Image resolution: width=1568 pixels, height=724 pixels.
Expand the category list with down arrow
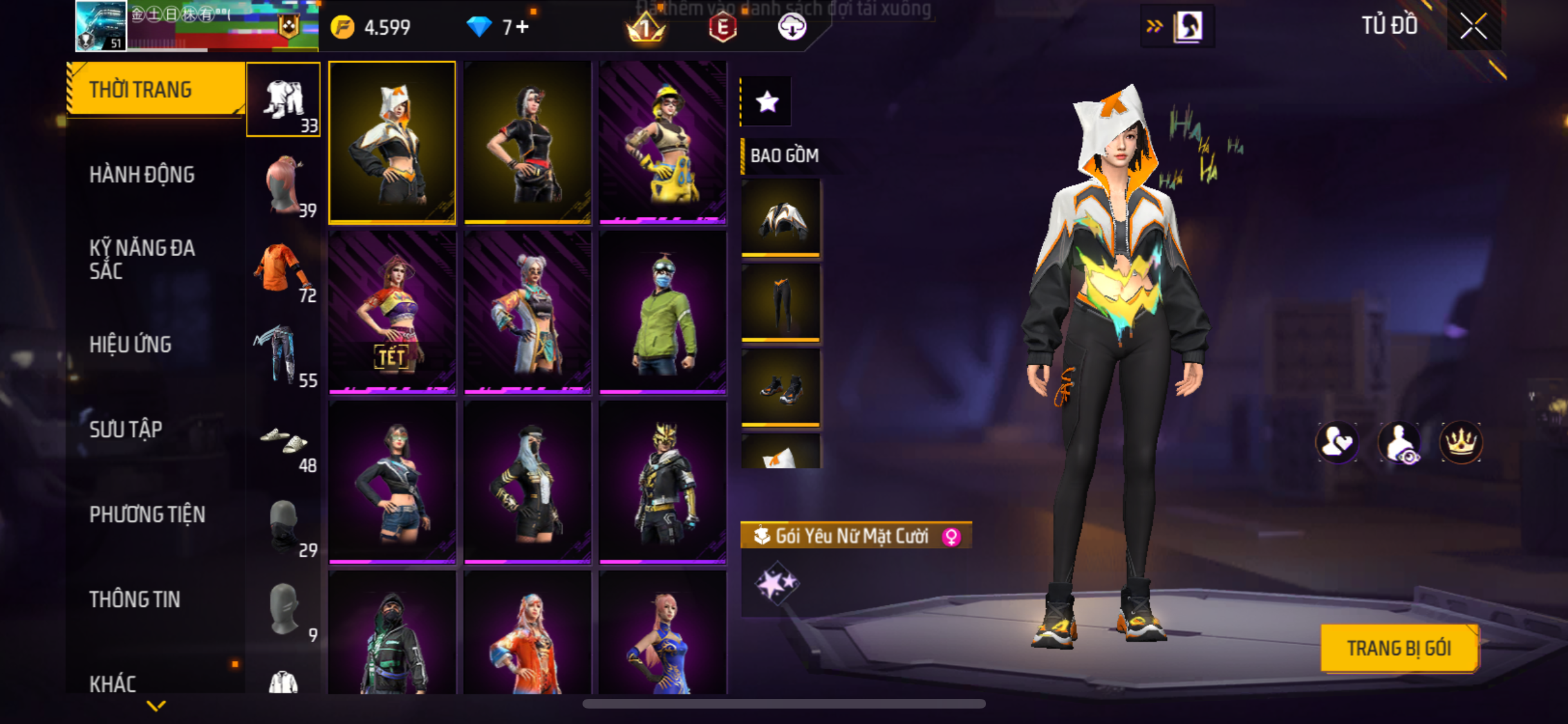click(156, 706)
